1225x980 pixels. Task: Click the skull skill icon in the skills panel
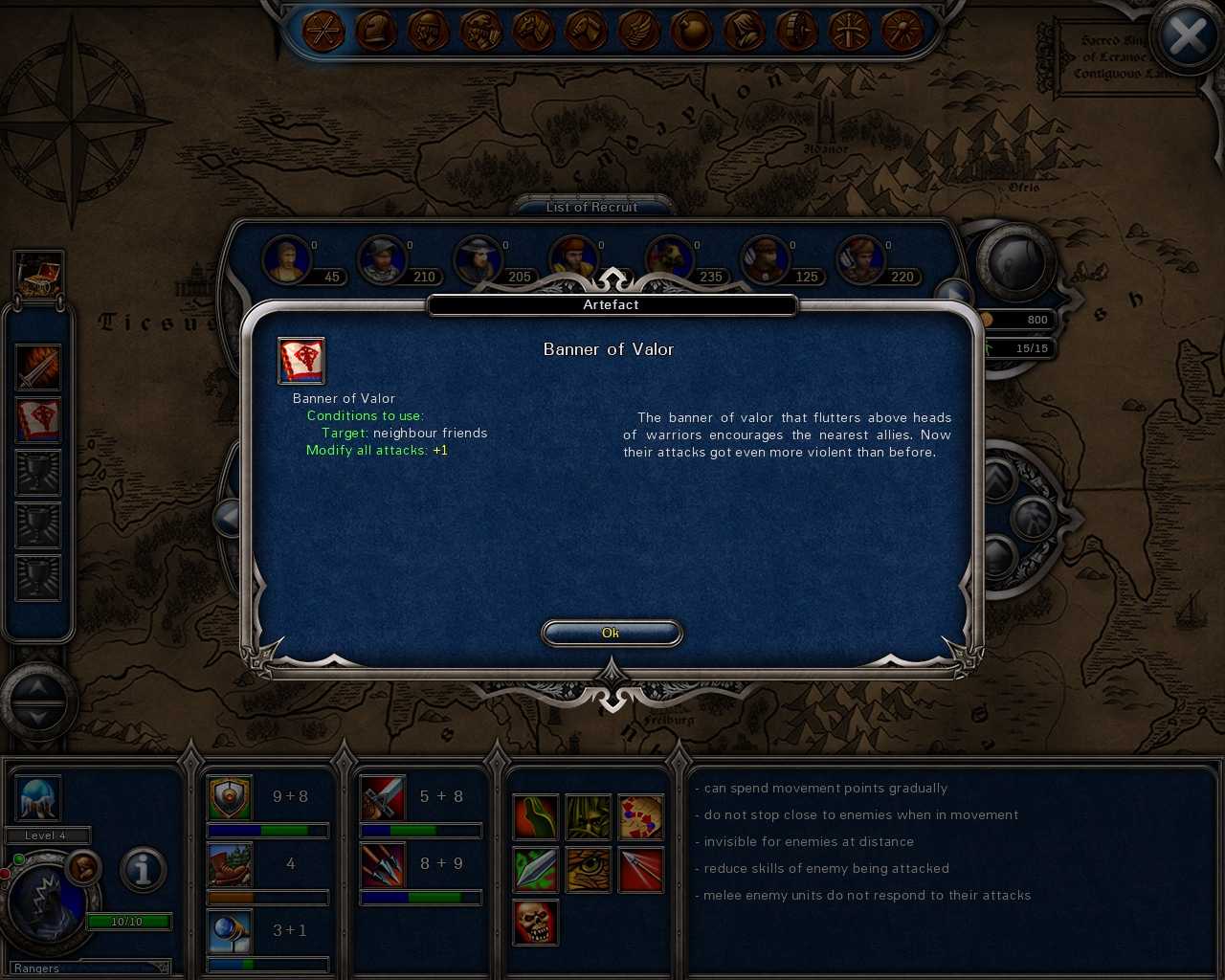point(536,923)
